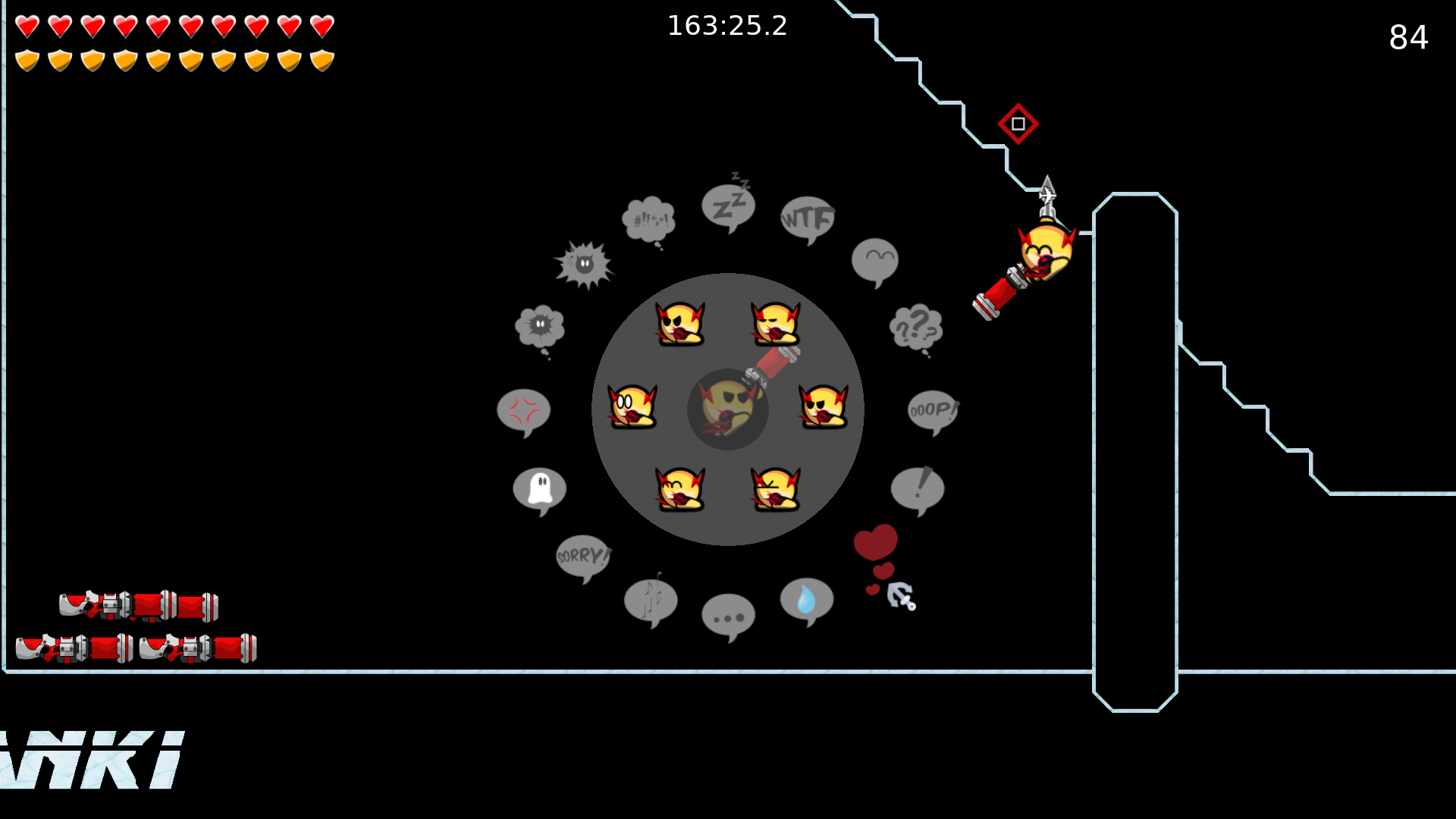The width and height of the screenshot is (1456, 819).
Task: Pick the crossed-eye pain tee face
Action: [x=775, y=489]
